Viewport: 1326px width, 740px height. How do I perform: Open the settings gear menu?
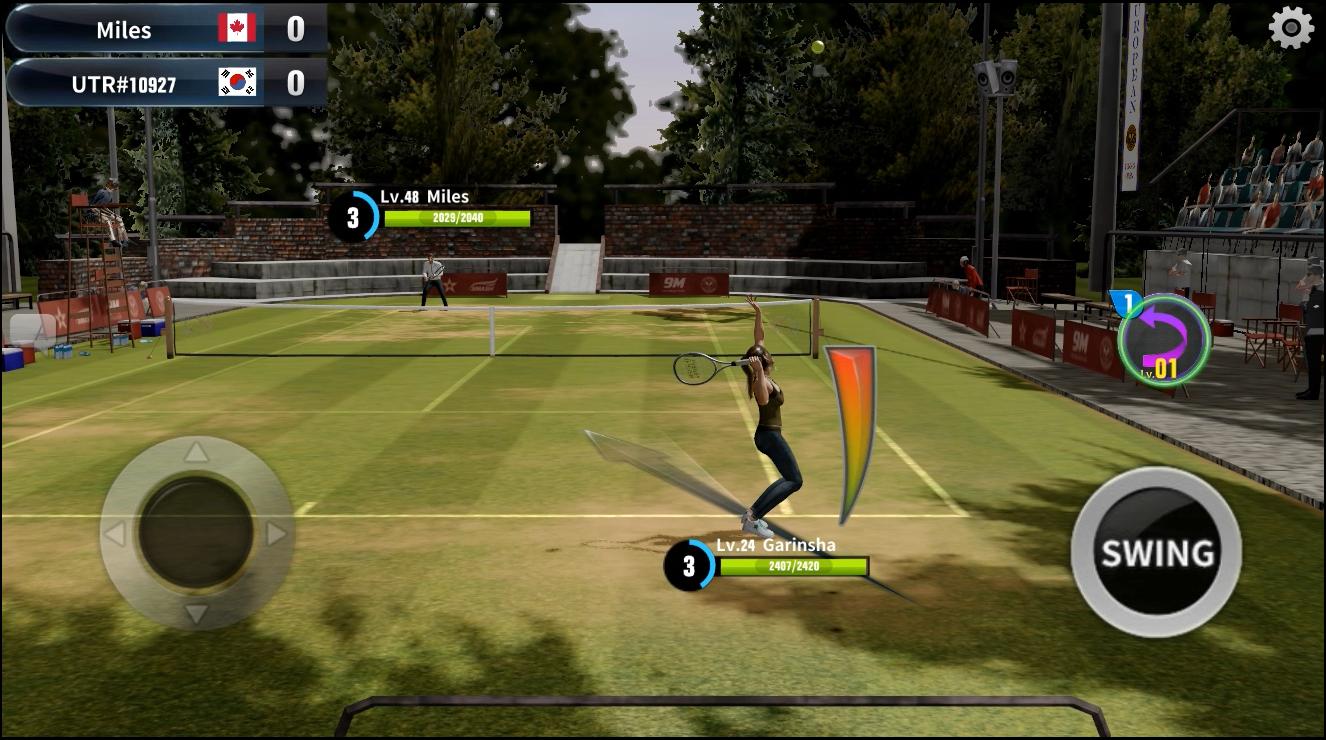point(1289,29)
